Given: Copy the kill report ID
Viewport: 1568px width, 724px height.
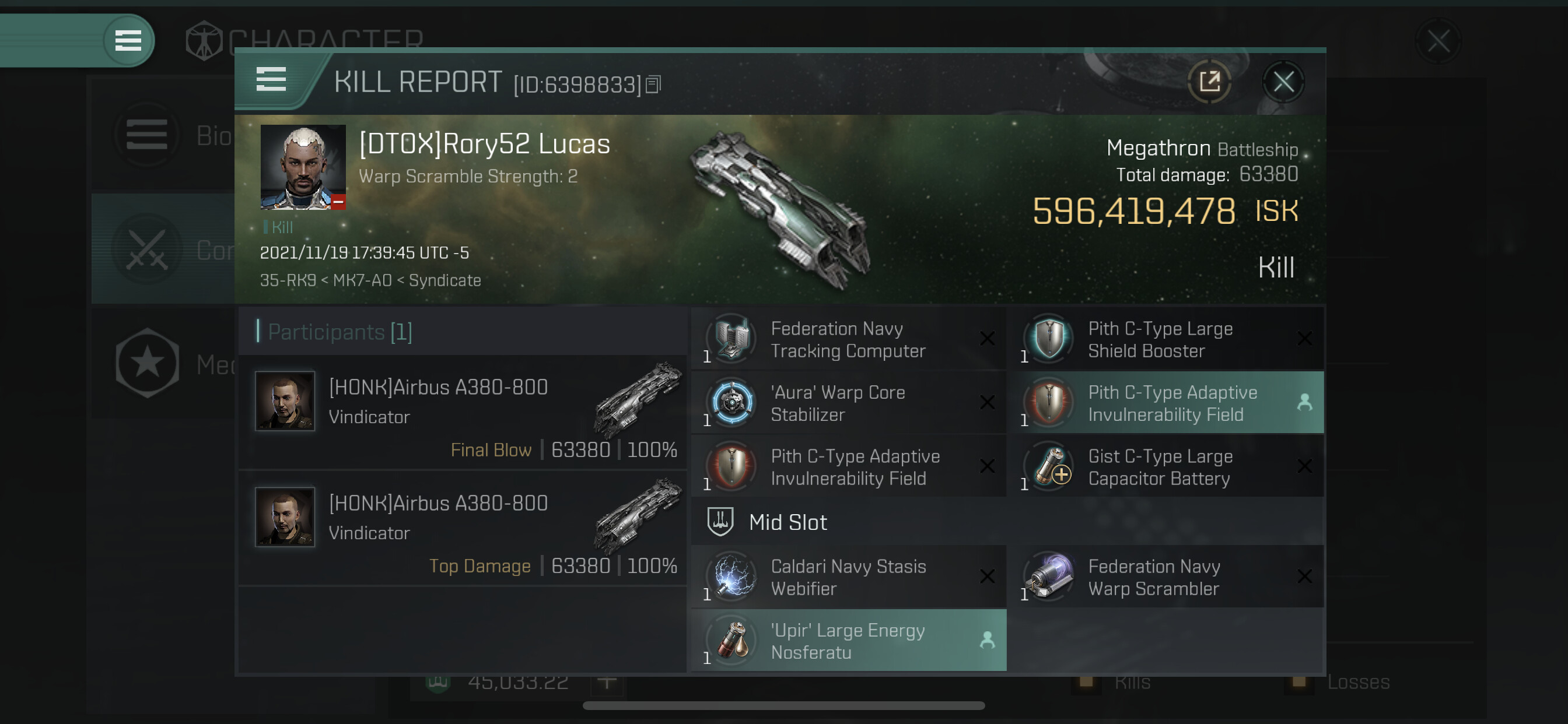Looking at the screenshot, I should point(653,85).
